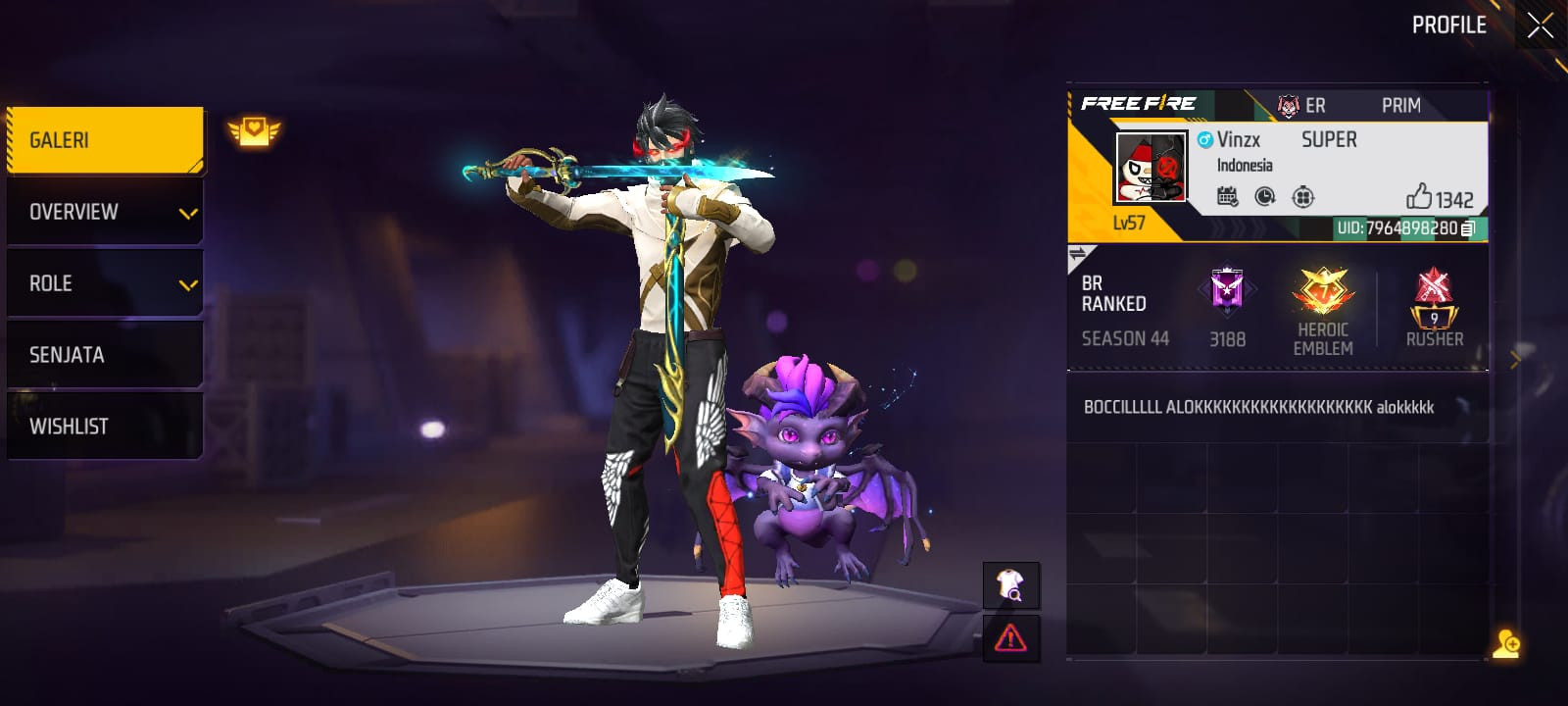1568x706 pixels.
Task: Expand the Overview section
Action: tap(105, 212)
